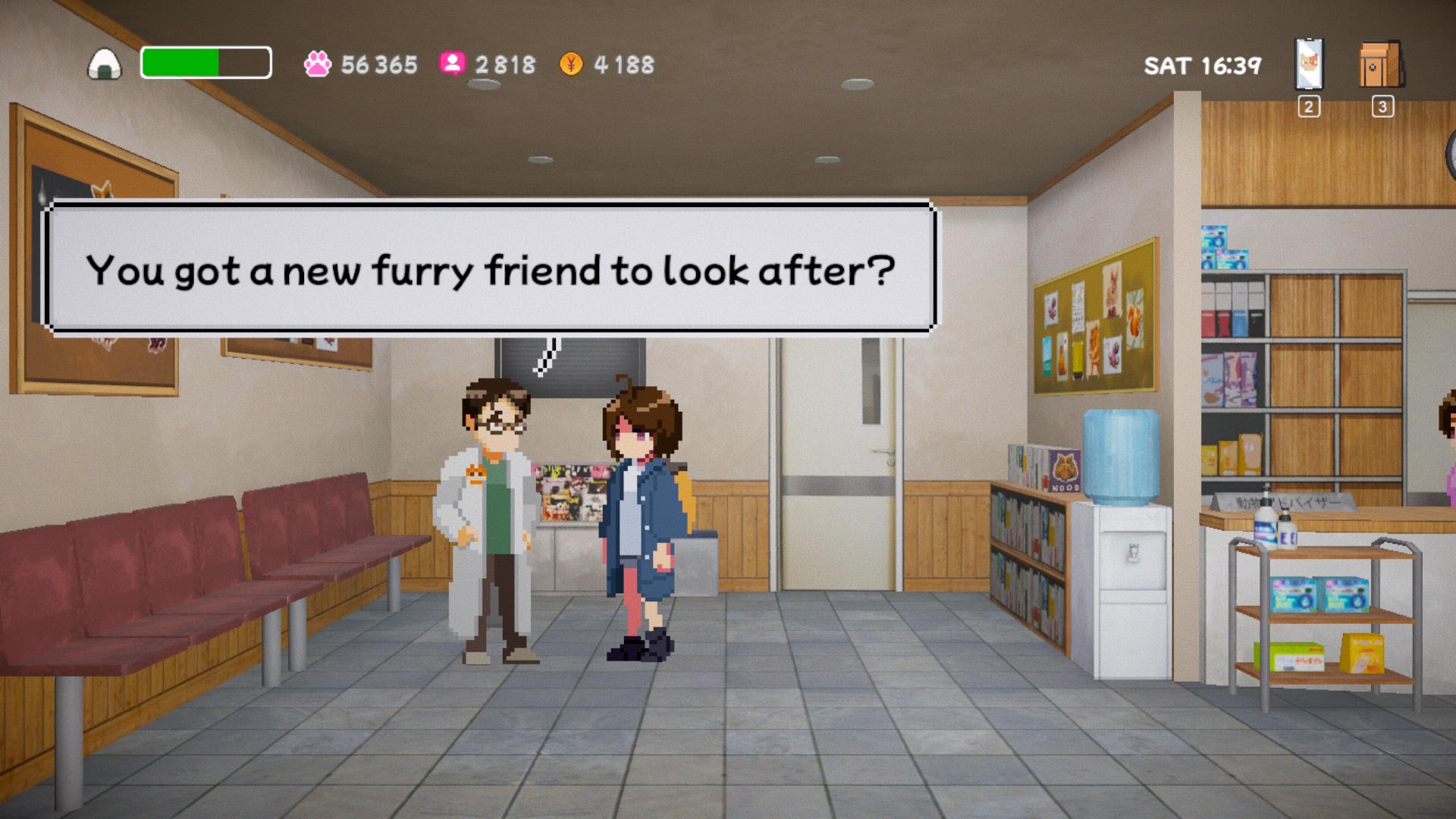Open the backpack inventory icon
The image size is (1456, 819).
pos(1381,65)
